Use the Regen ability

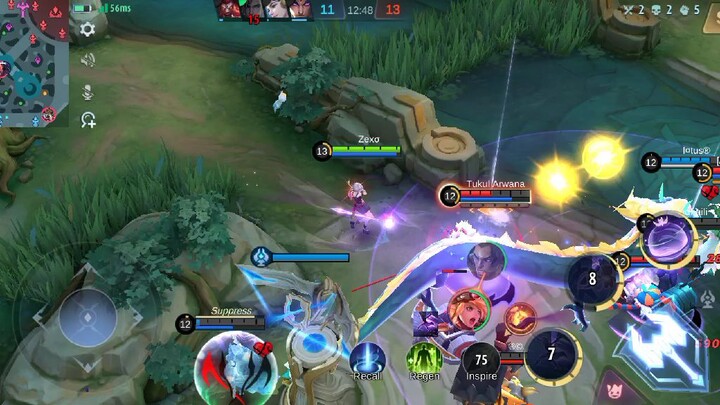click(x=424, y=358)
